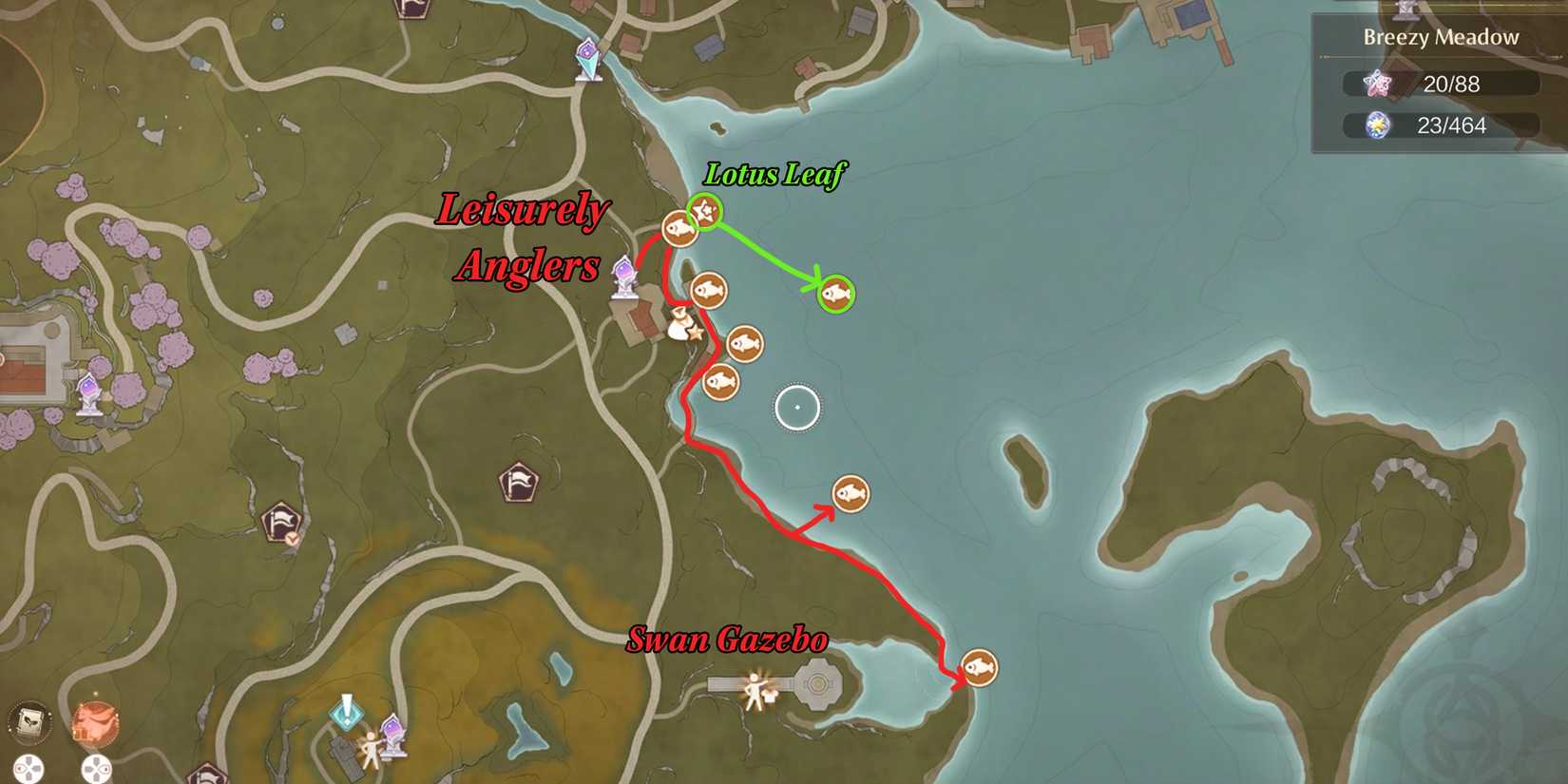This screenshot has height=784, width=1568.
Task: Click the arrow endpoint of the green route
Action: coord(819,281)
